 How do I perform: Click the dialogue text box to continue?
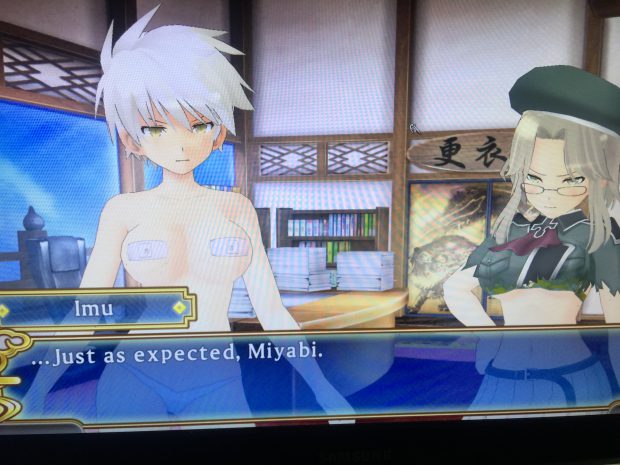click(310, 372)
